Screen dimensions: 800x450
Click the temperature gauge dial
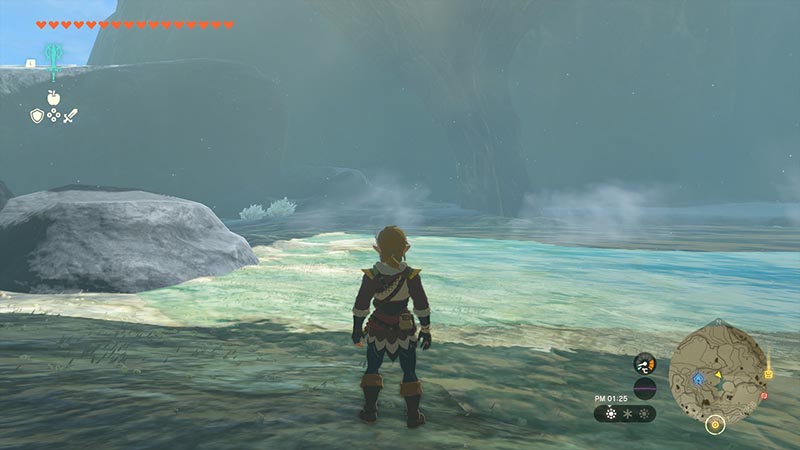645,364
